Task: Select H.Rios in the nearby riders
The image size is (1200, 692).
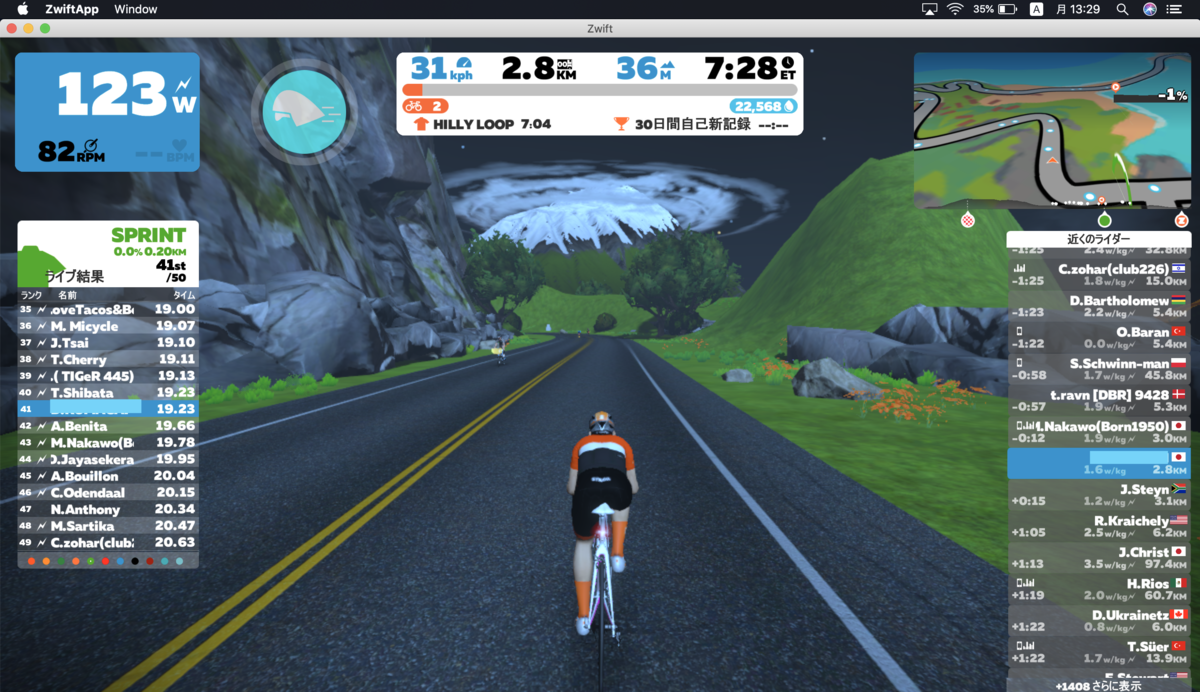Action: (1098, 589)
